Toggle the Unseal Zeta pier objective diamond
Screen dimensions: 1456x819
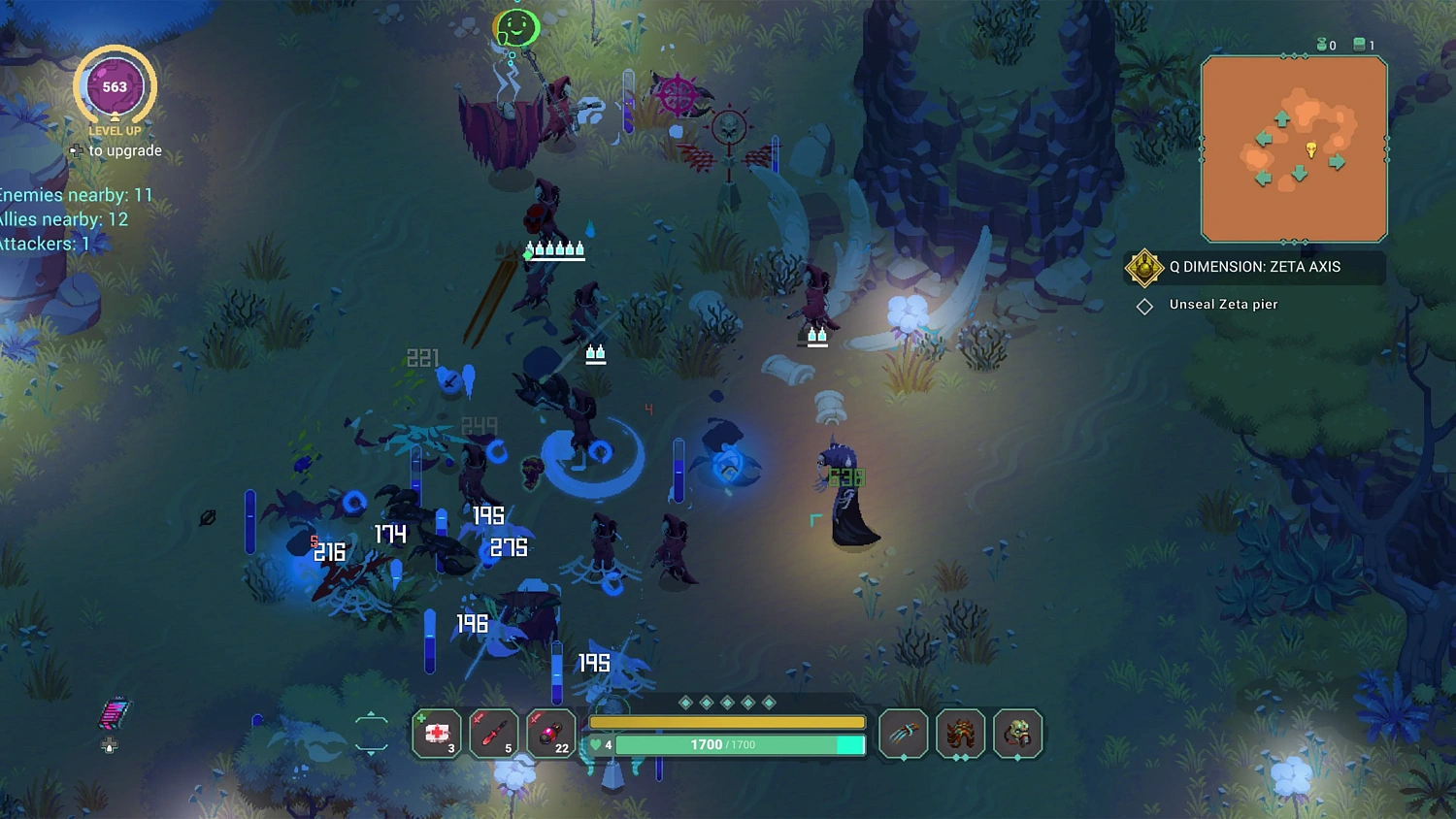pos(1144,306)
